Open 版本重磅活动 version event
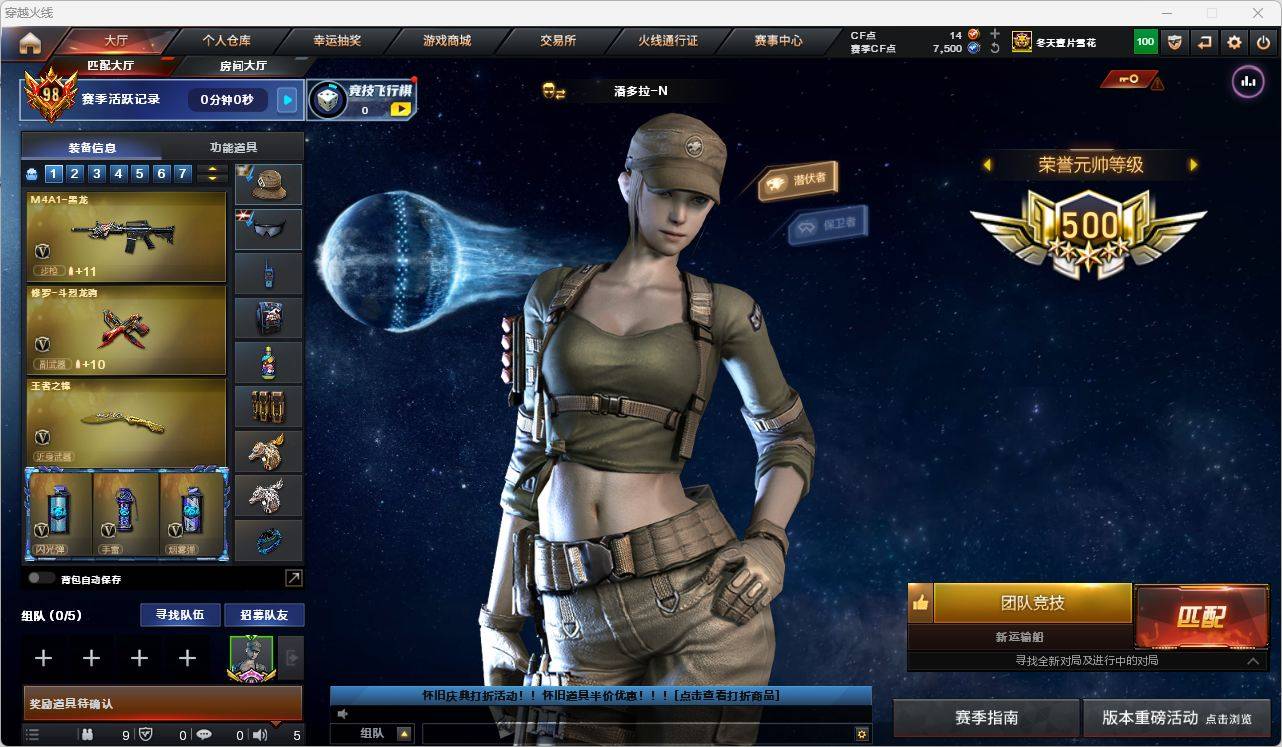Screen dimensions: 1282x747 tap(1176, 718)
